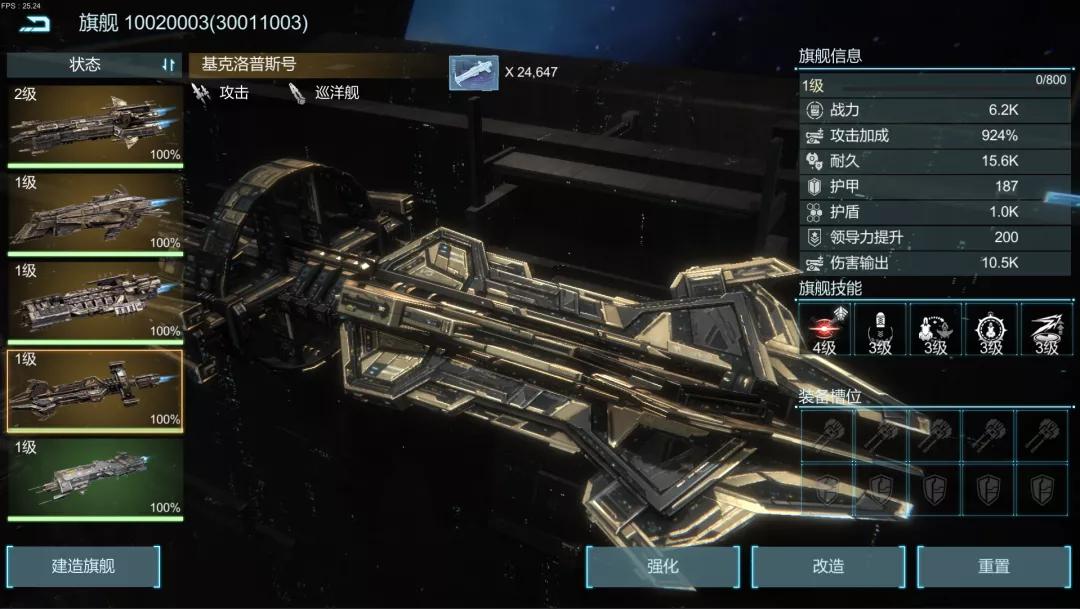Pick the green-background flagship thumbnail
This screenshot has width=1080, height=609.
[x=95, y=478]
